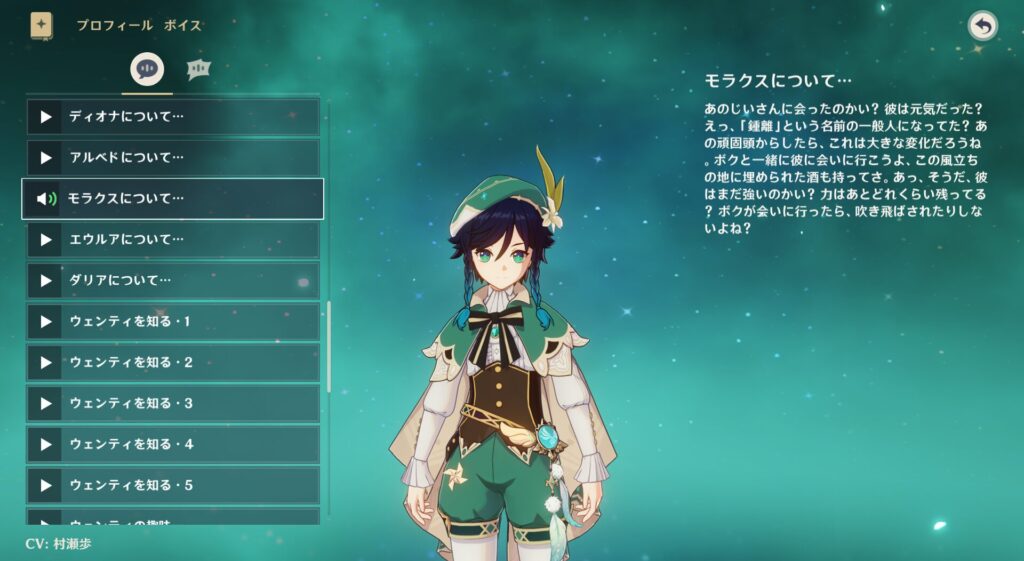Viewport: 1024px width, 561px height.
Task: Open the battle voice lines tab
Action: pos(199,69)
